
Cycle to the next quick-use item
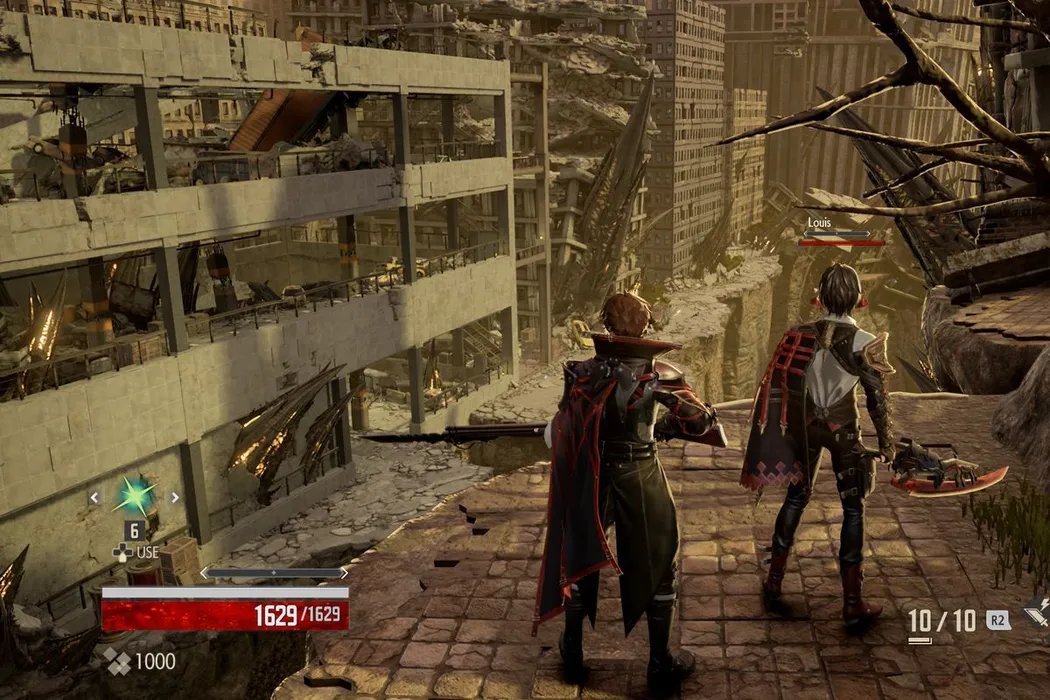[175, 497]
